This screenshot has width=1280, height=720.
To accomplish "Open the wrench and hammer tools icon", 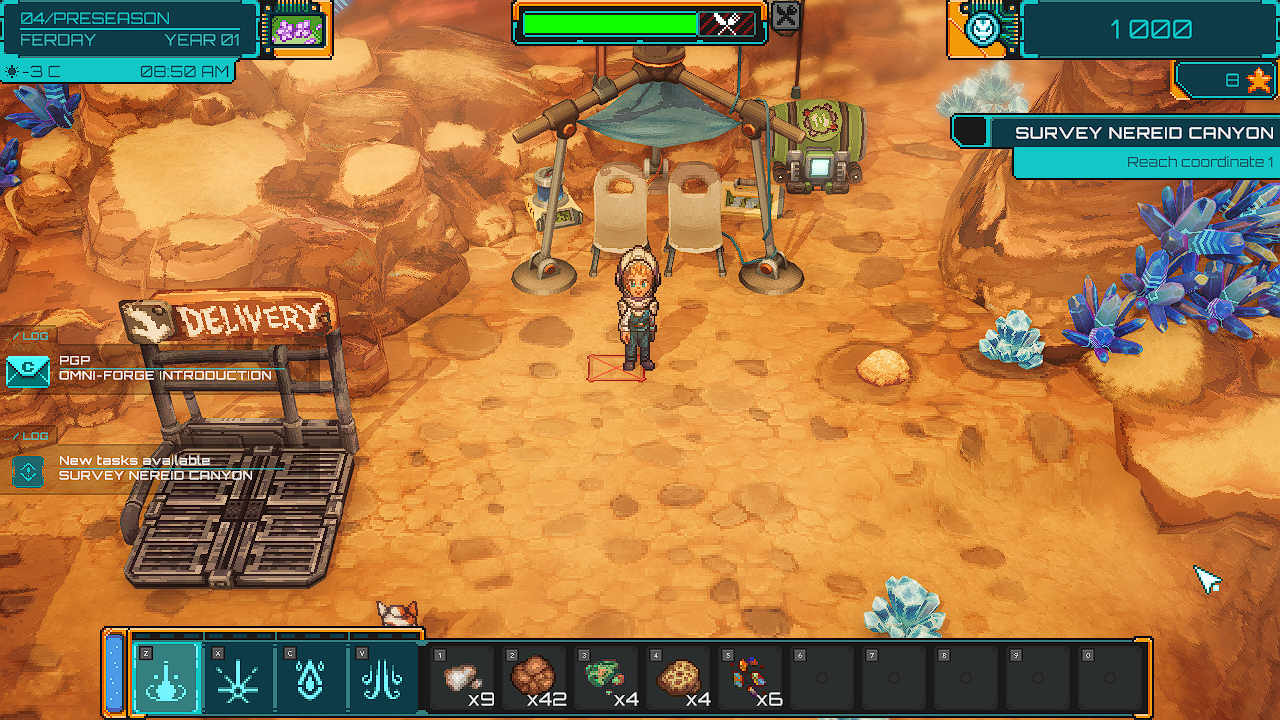I will coord(787,16).
